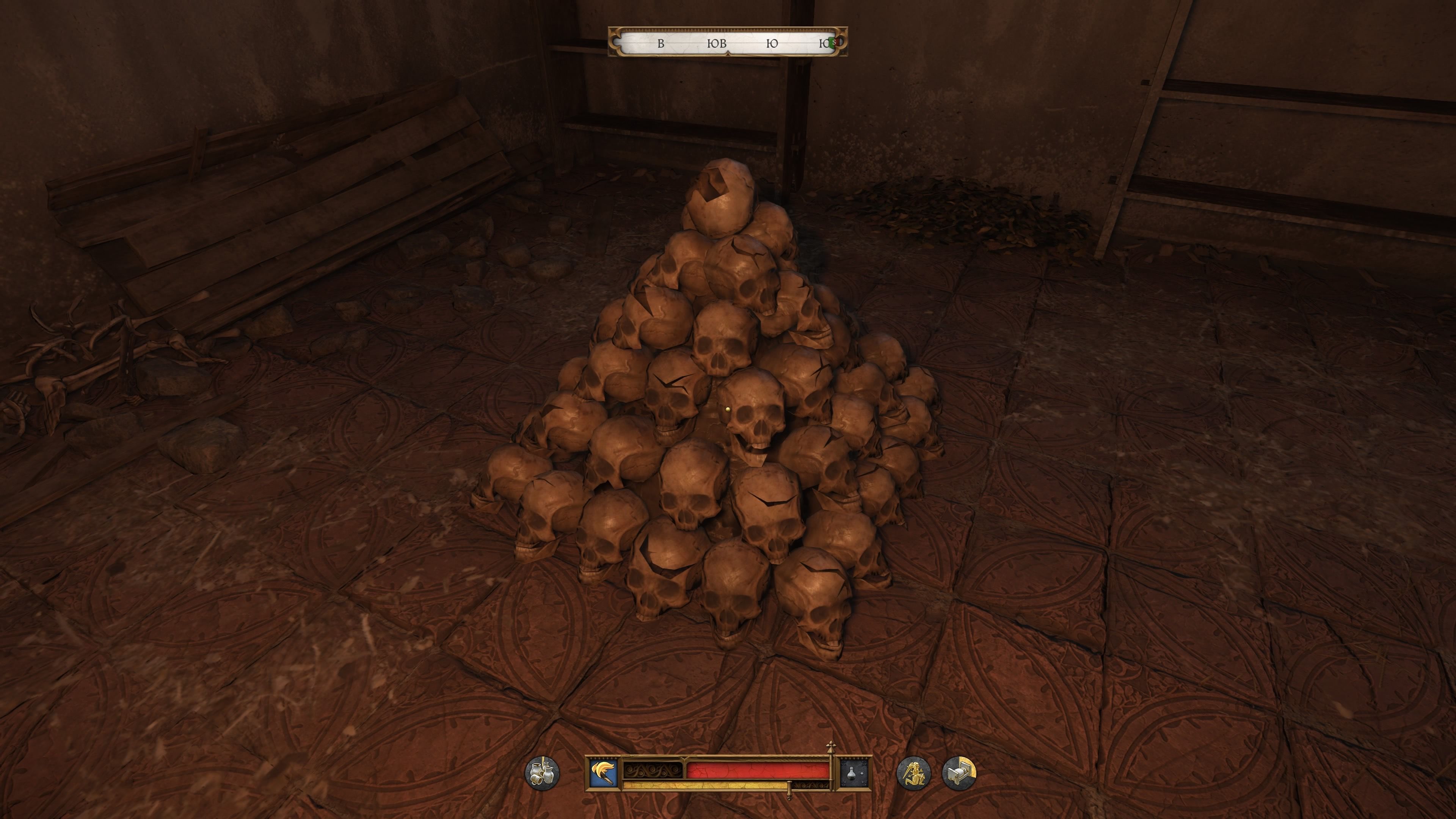1456x819 pixels.
Task: Click the torch icon slot
Action: coord(603,773)
